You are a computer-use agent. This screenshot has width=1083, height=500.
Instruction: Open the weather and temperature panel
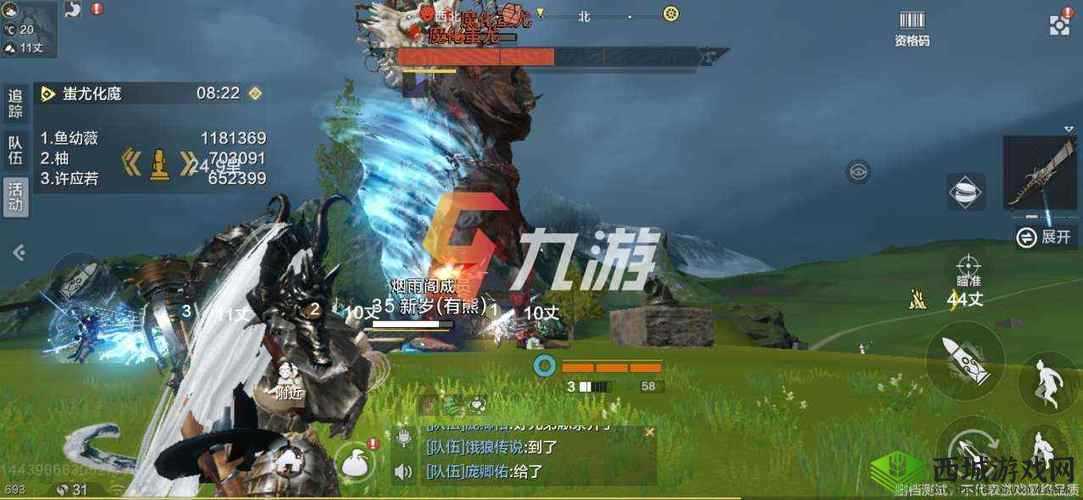[27, 28]
